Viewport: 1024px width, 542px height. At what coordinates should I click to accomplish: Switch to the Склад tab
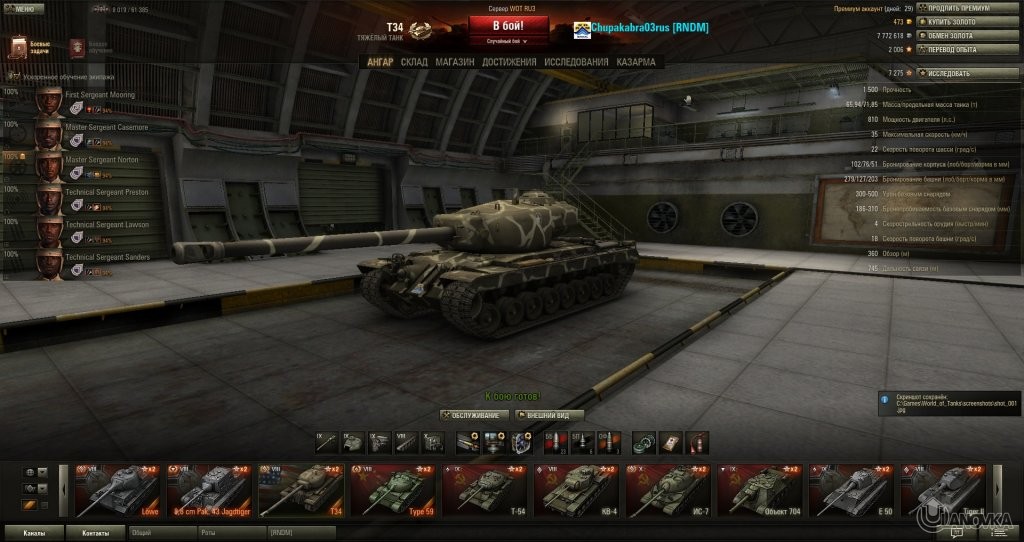tap(414, 62)
